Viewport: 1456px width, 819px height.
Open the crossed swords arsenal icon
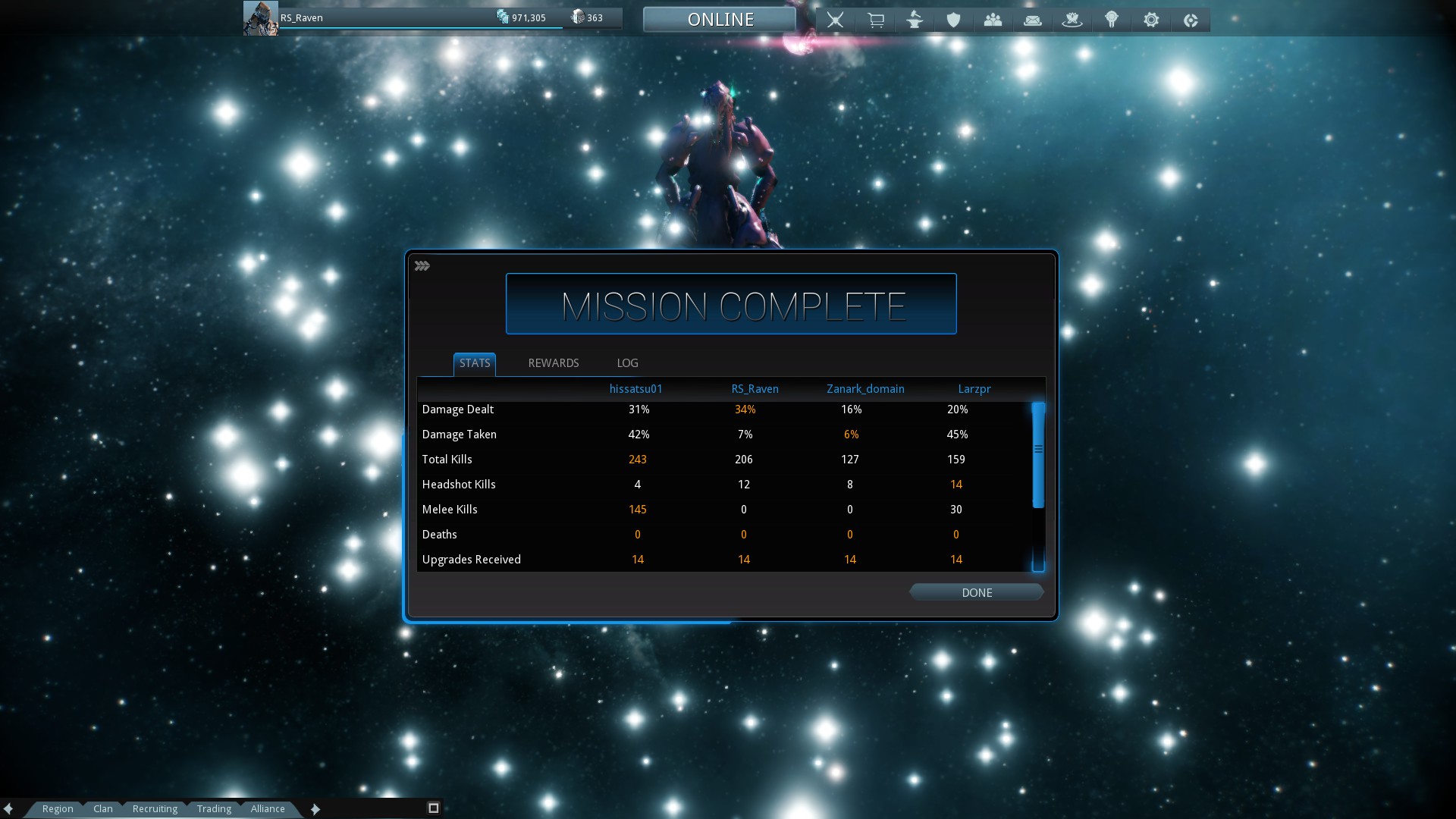coord(835,20)
